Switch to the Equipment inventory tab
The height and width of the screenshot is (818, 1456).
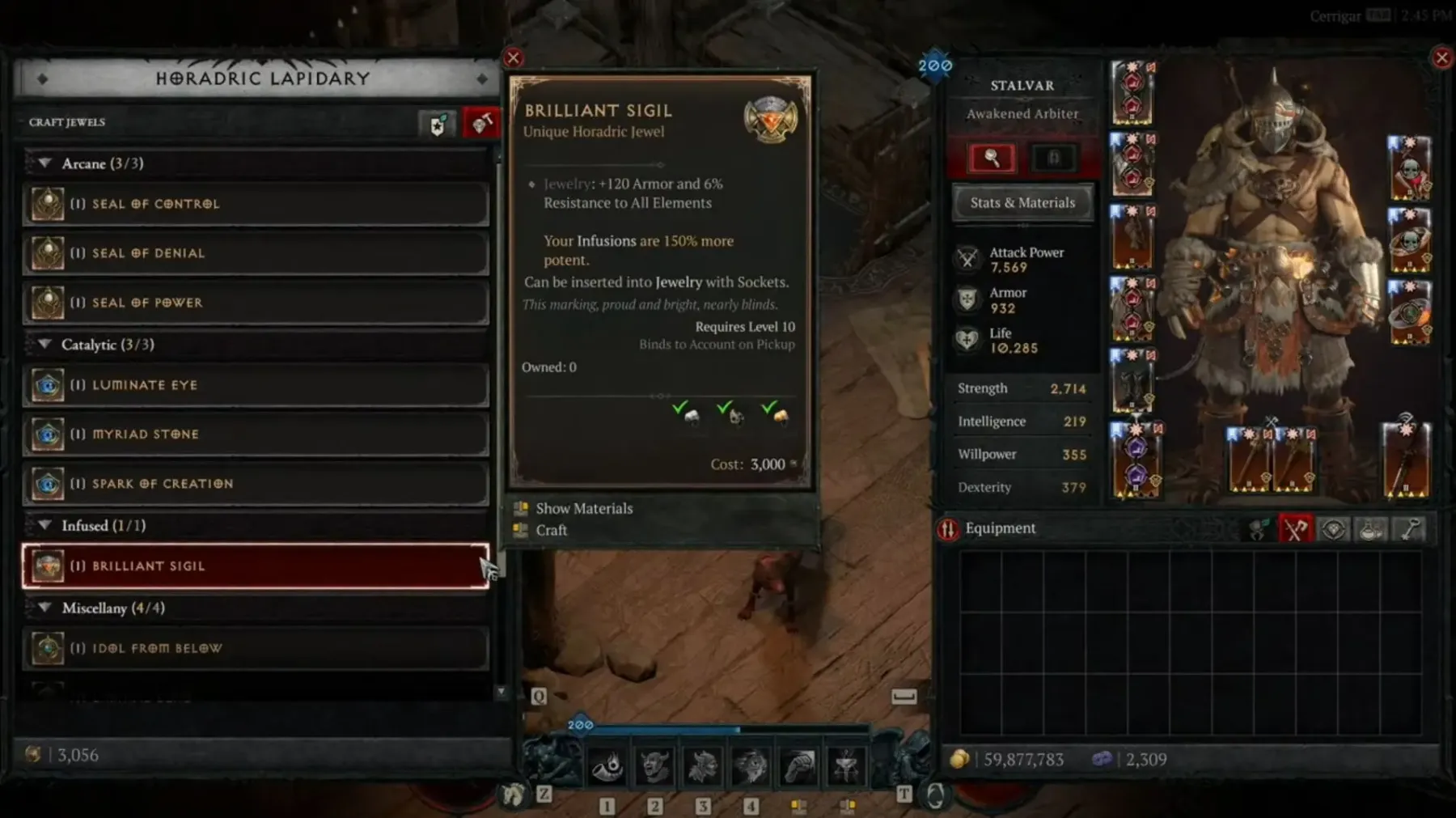coord(1295,529)
